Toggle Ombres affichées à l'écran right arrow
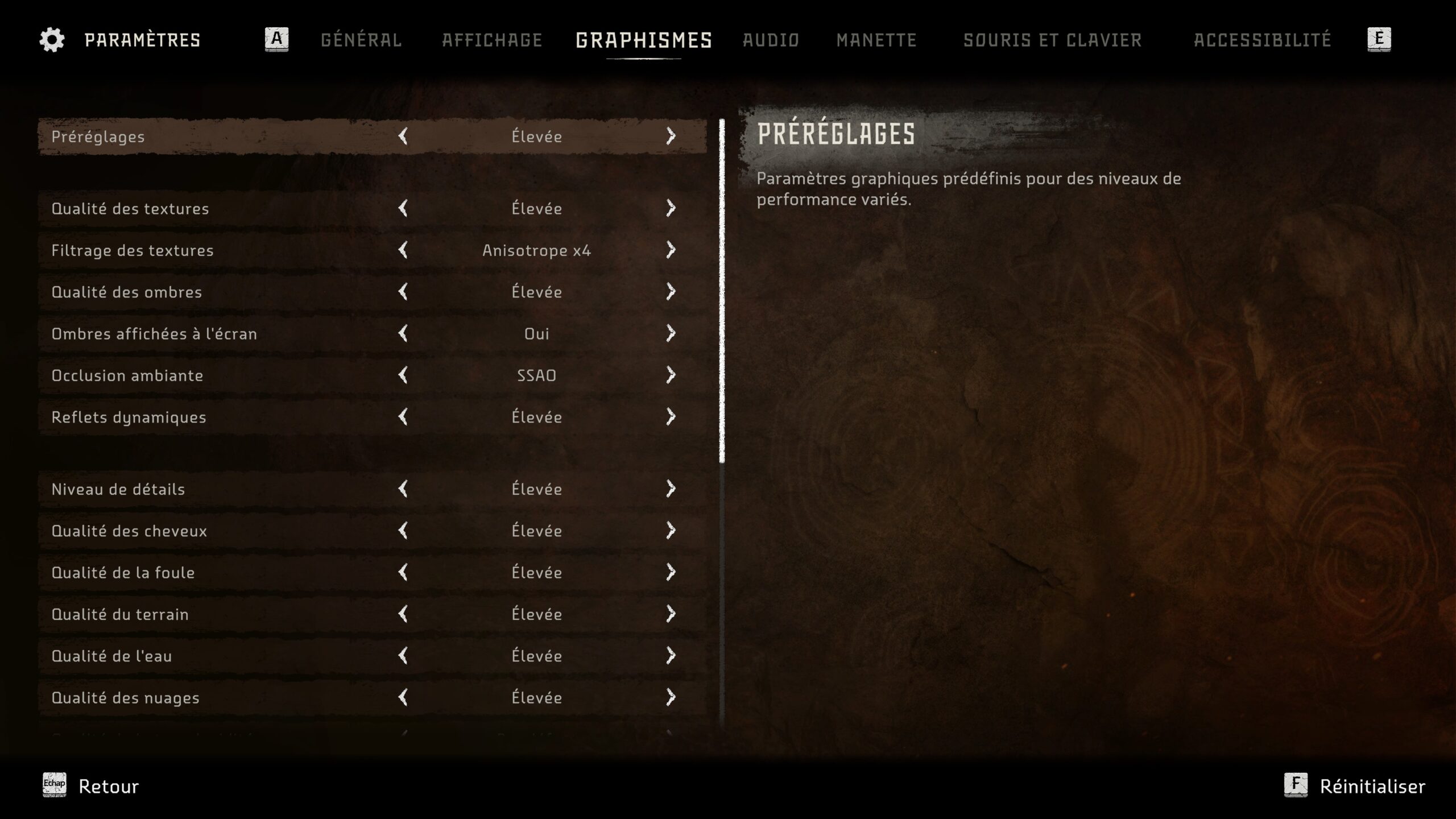1456x819 pixels. tap(671, 333)
